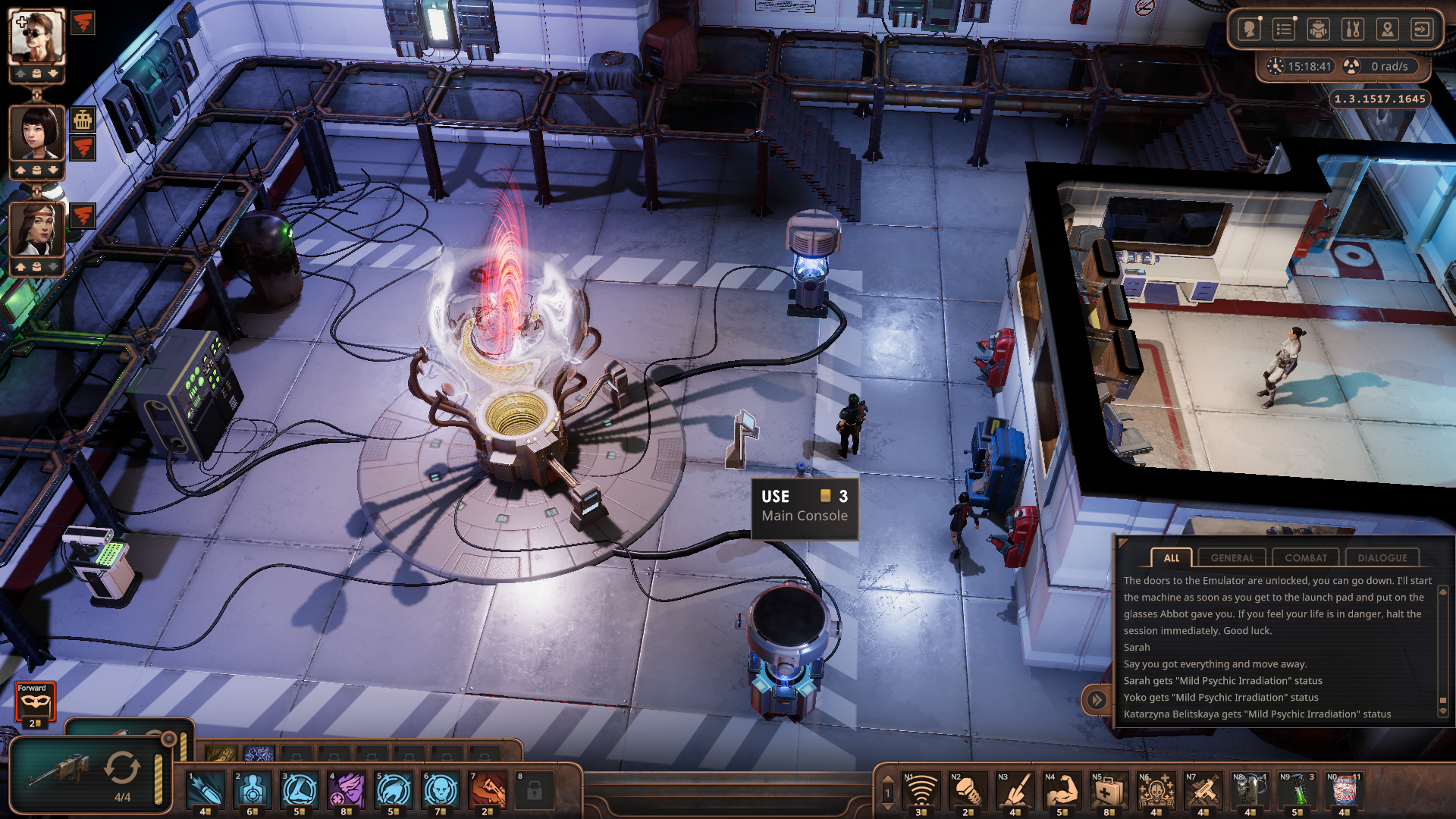Select the top blonde character portrait
The width and height of the screenshot is (1456, 819).
point(36,38)
